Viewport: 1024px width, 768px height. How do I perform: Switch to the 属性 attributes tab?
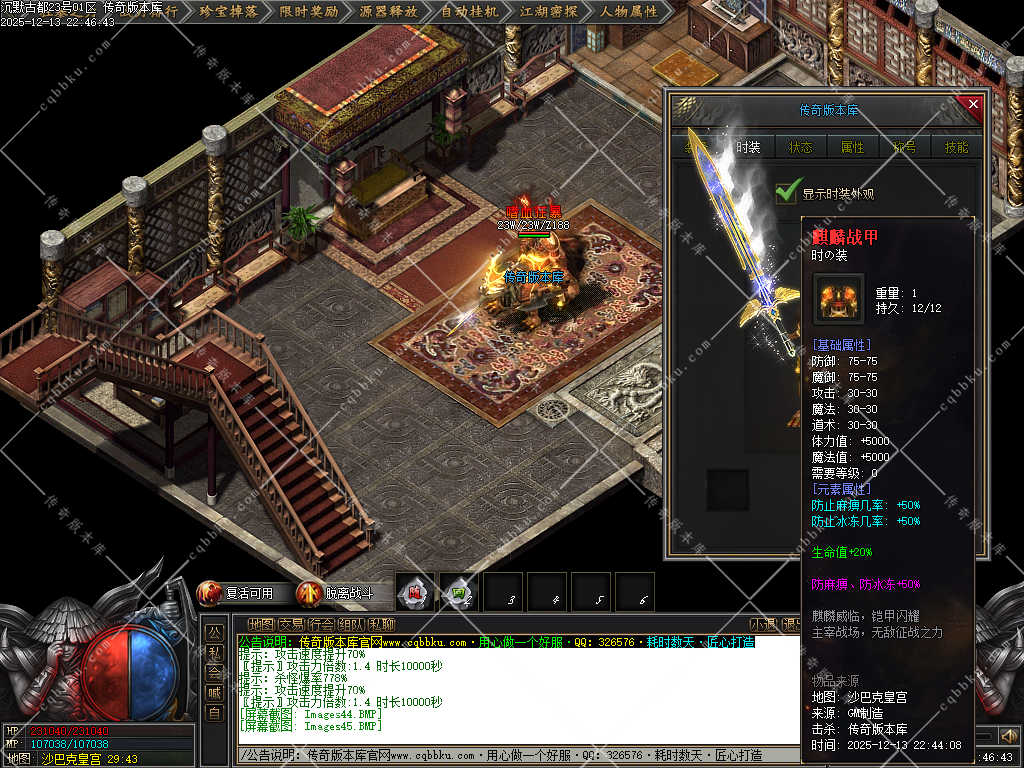[852, 147]
